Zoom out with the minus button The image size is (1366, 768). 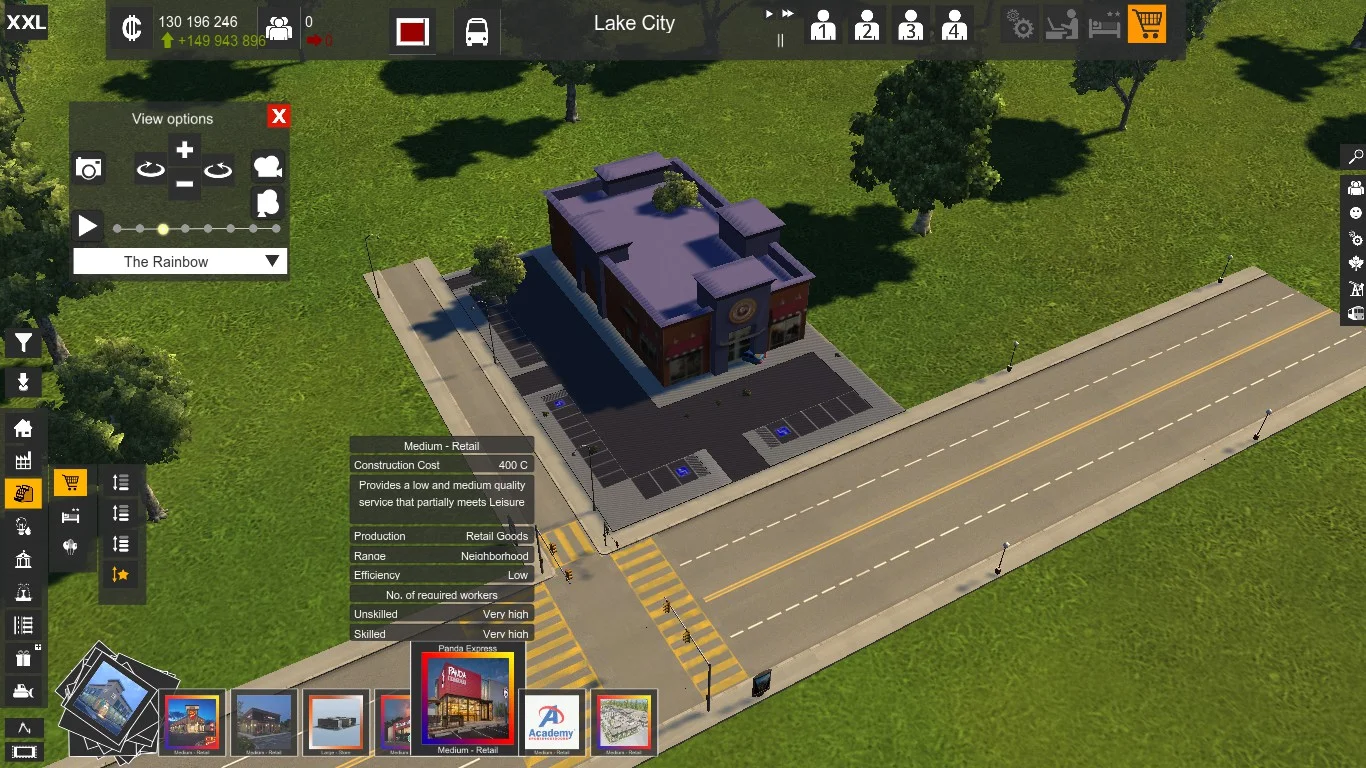(x=184, y=184)
